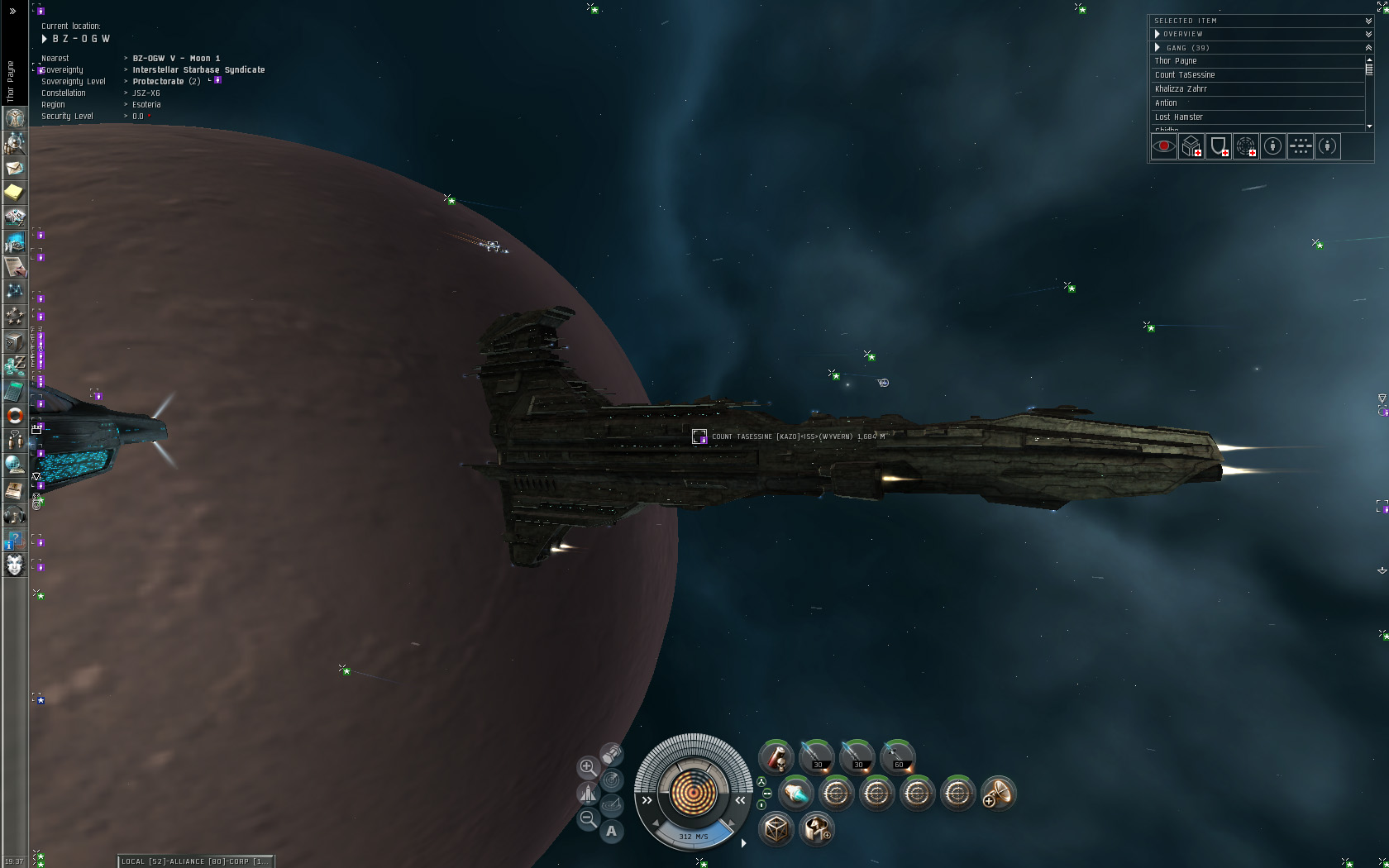Select Count TaSessine in gang list
Screen dimensions: 1389x868
(1185, 75)
